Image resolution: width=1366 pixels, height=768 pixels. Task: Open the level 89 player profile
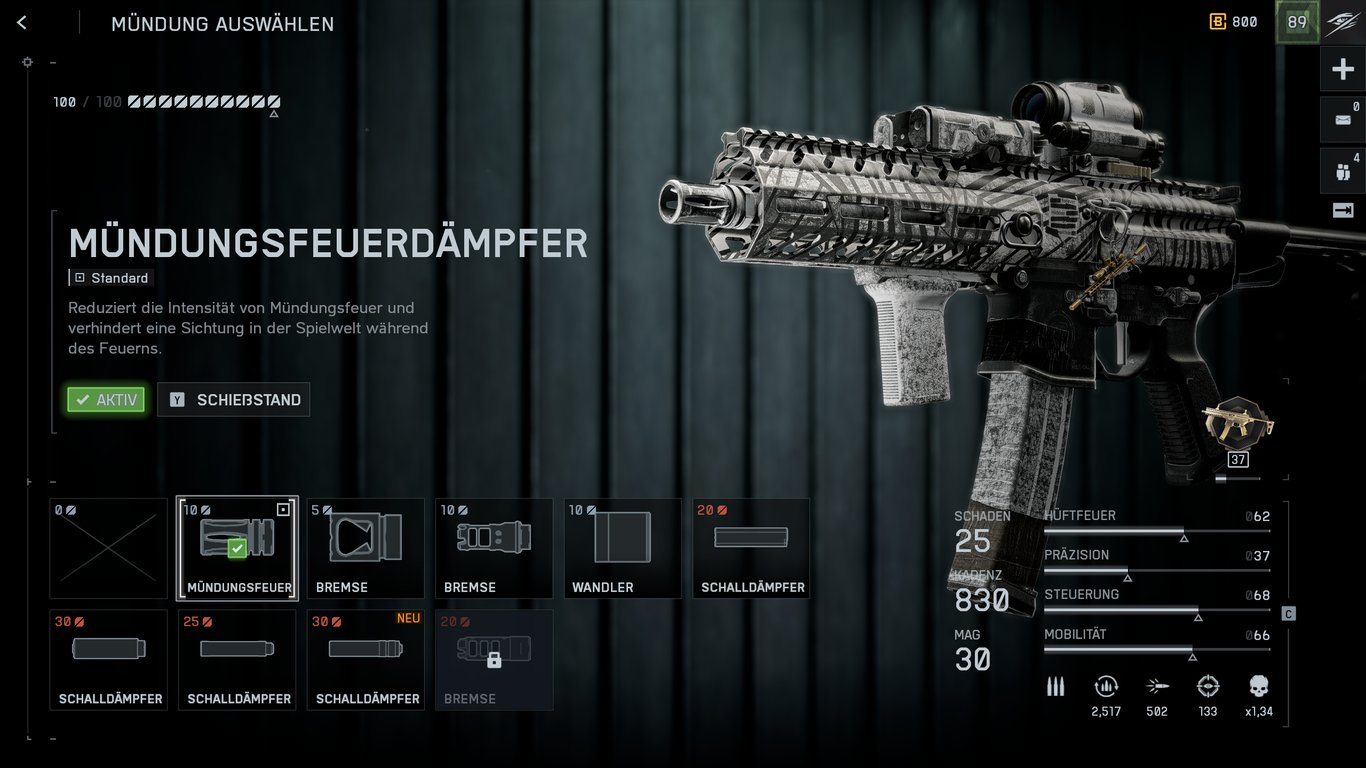pos(1296,22)
